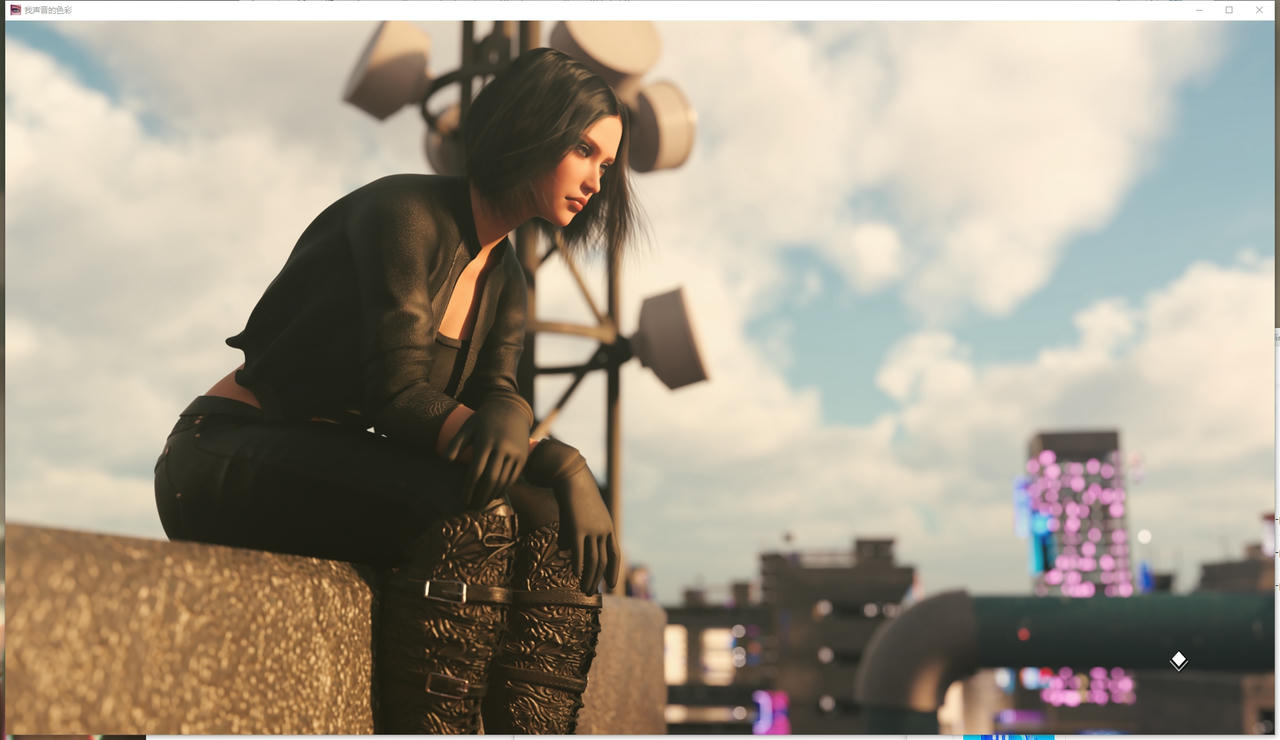Close the game window

[1259, 10]
